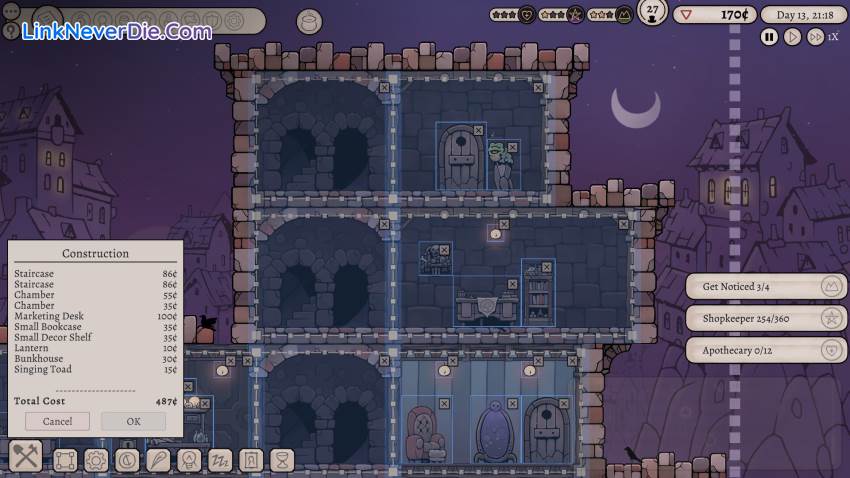Open the lightbulb category
The height and width of the screenshot is (478, 850).
189,459
